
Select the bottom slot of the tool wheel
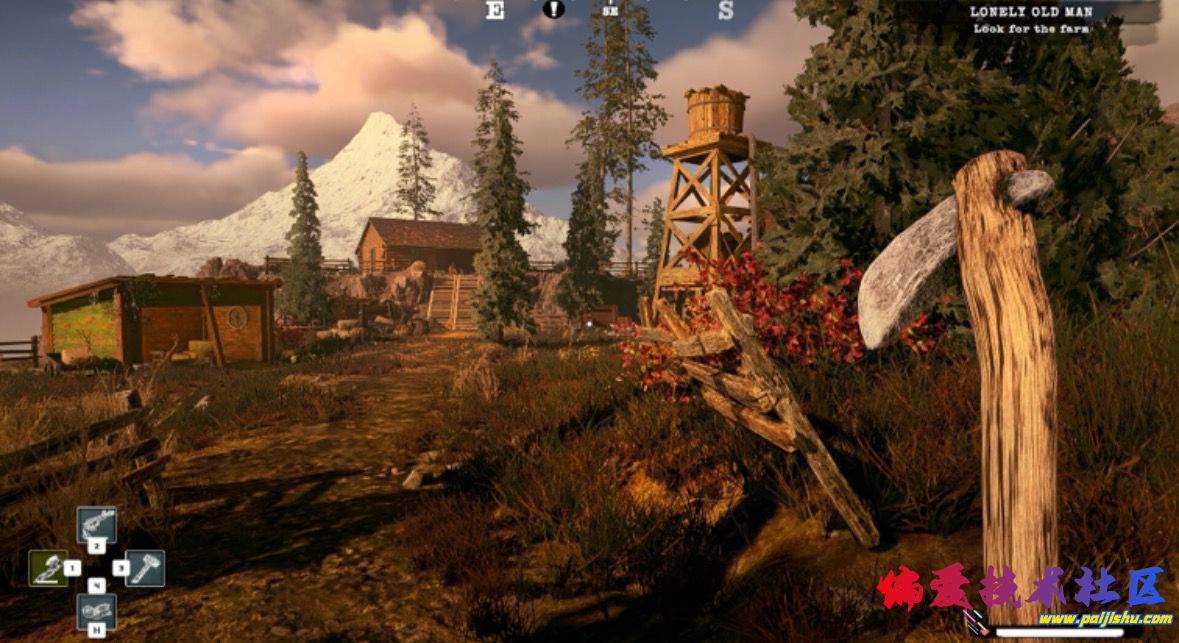point(96,611)
